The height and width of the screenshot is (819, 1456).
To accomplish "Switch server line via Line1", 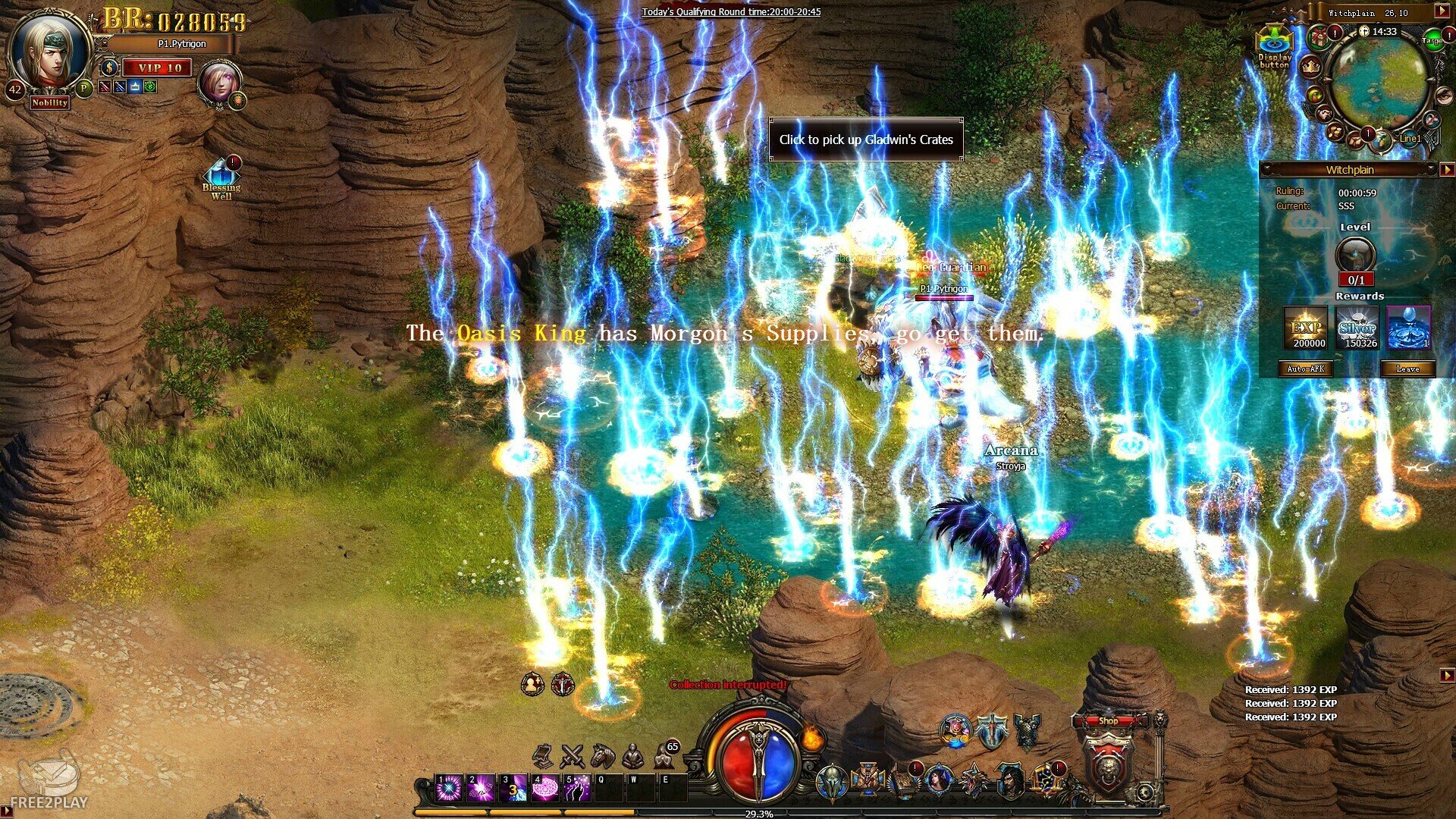I will [x=1410, y=139].
